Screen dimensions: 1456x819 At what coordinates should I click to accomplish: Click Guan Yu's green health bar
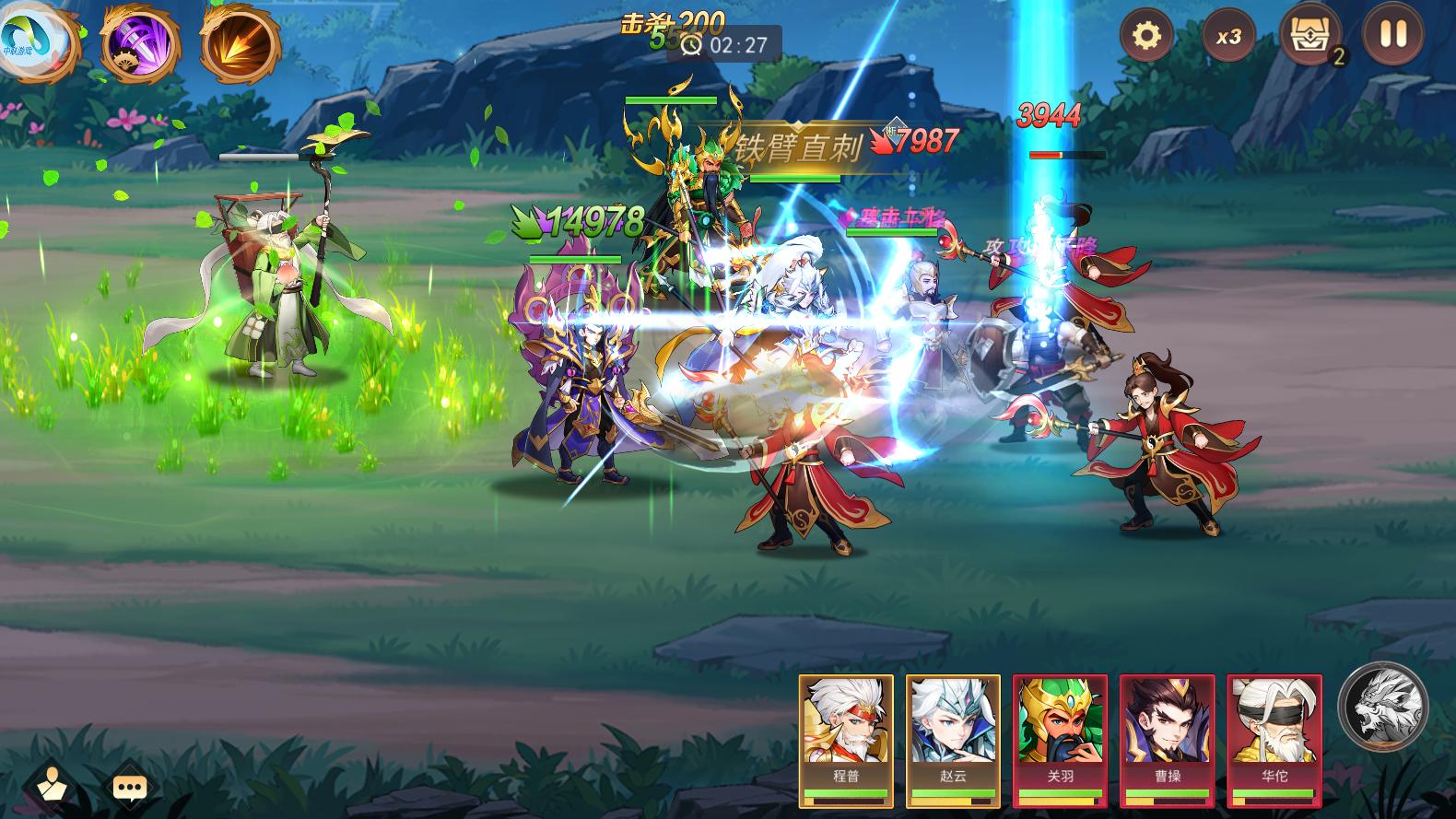click(x=673, y=100)
